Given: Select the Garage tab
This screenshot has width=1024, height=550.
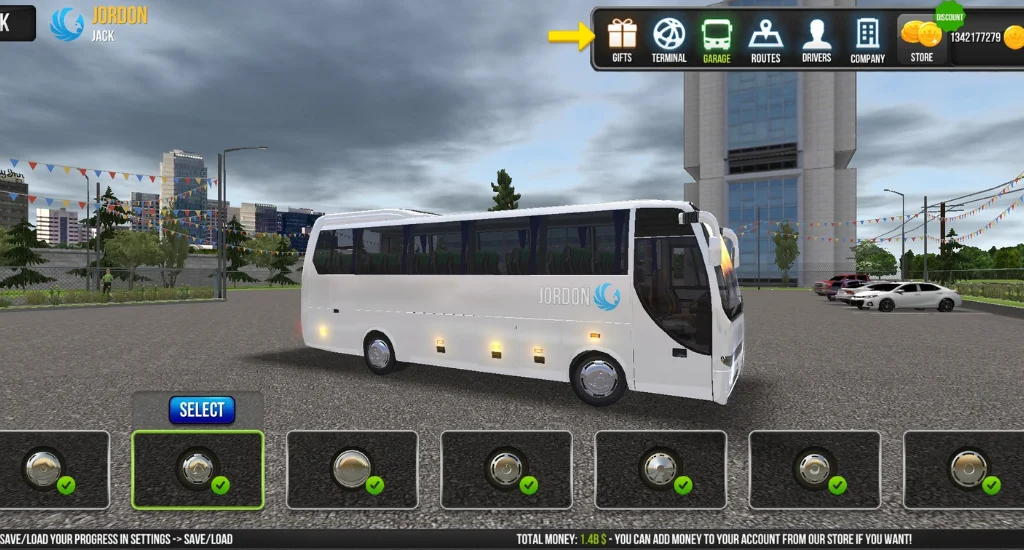Looking at the screenshot, I should click(x=716, y=40).
